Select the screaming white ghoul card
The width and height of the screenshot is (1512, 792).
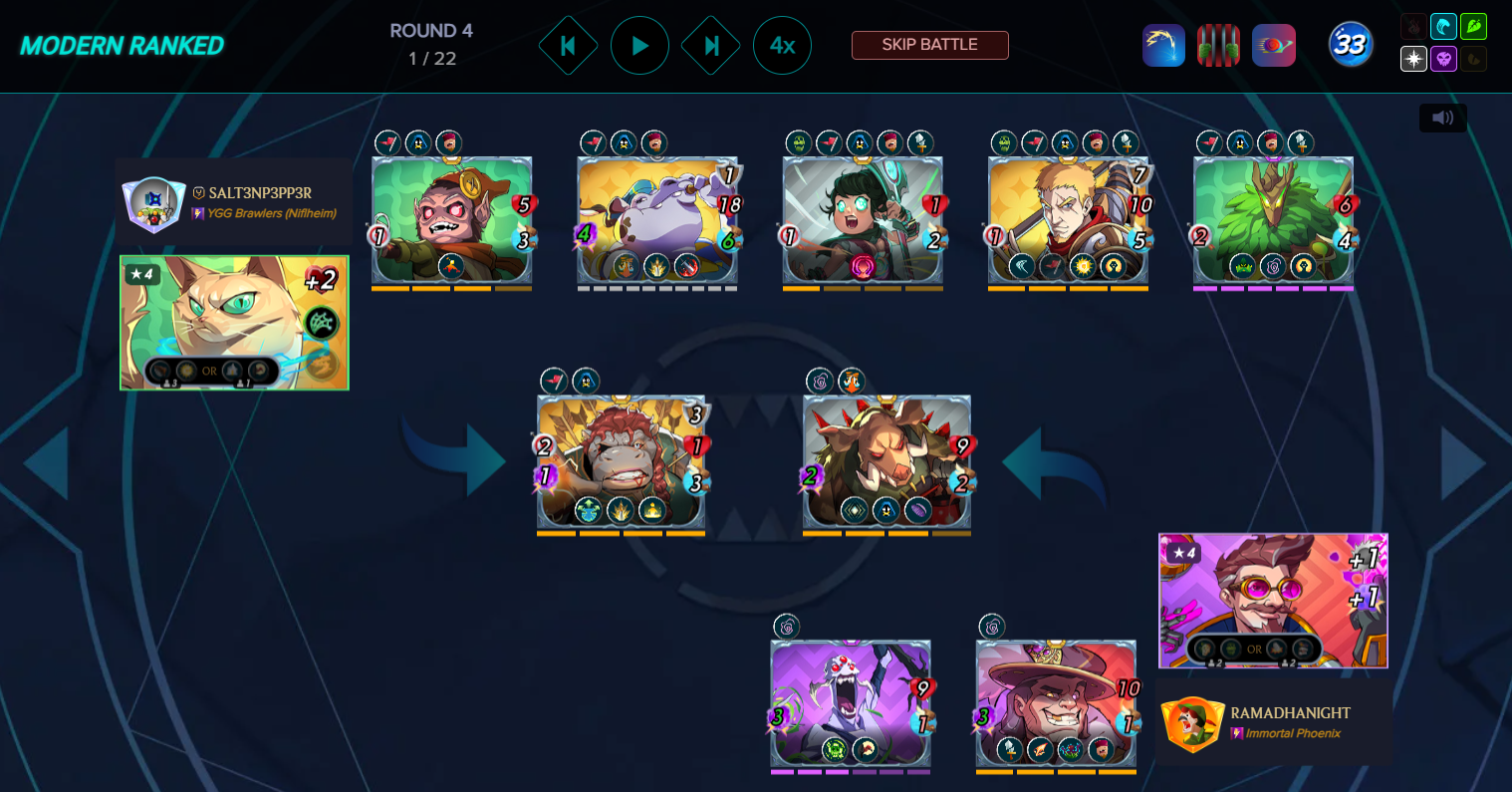(x=851, y=704)
